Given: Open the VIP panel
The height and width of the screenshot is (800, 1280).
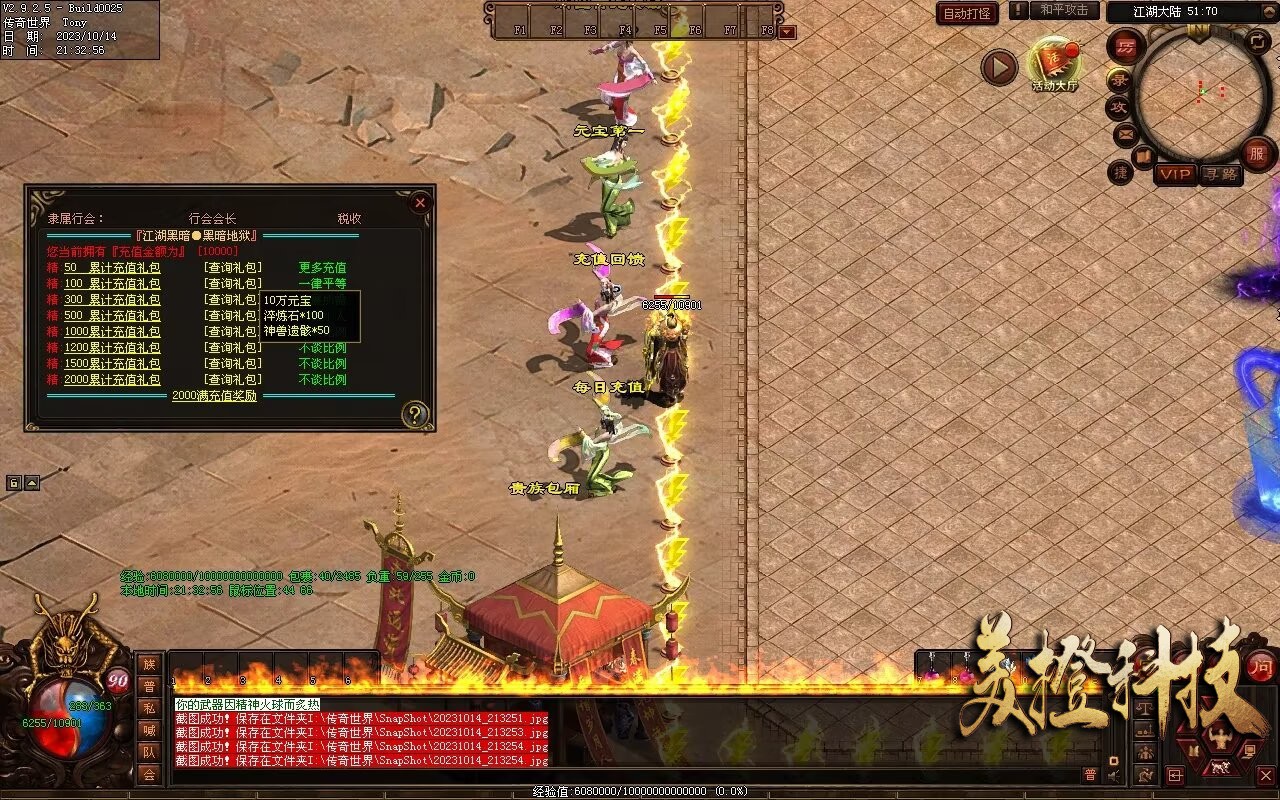Looking at the screenshot, I should (x=1175, y=174).
